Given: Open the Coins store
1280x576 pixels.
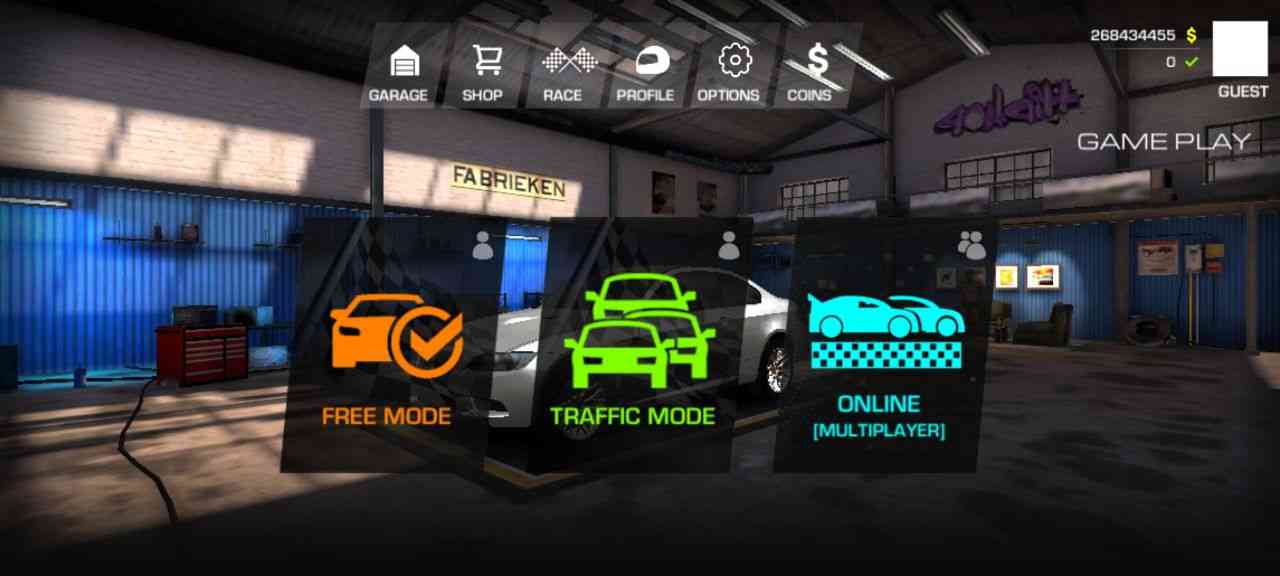Looking at the screenshot, I should 811,72.
